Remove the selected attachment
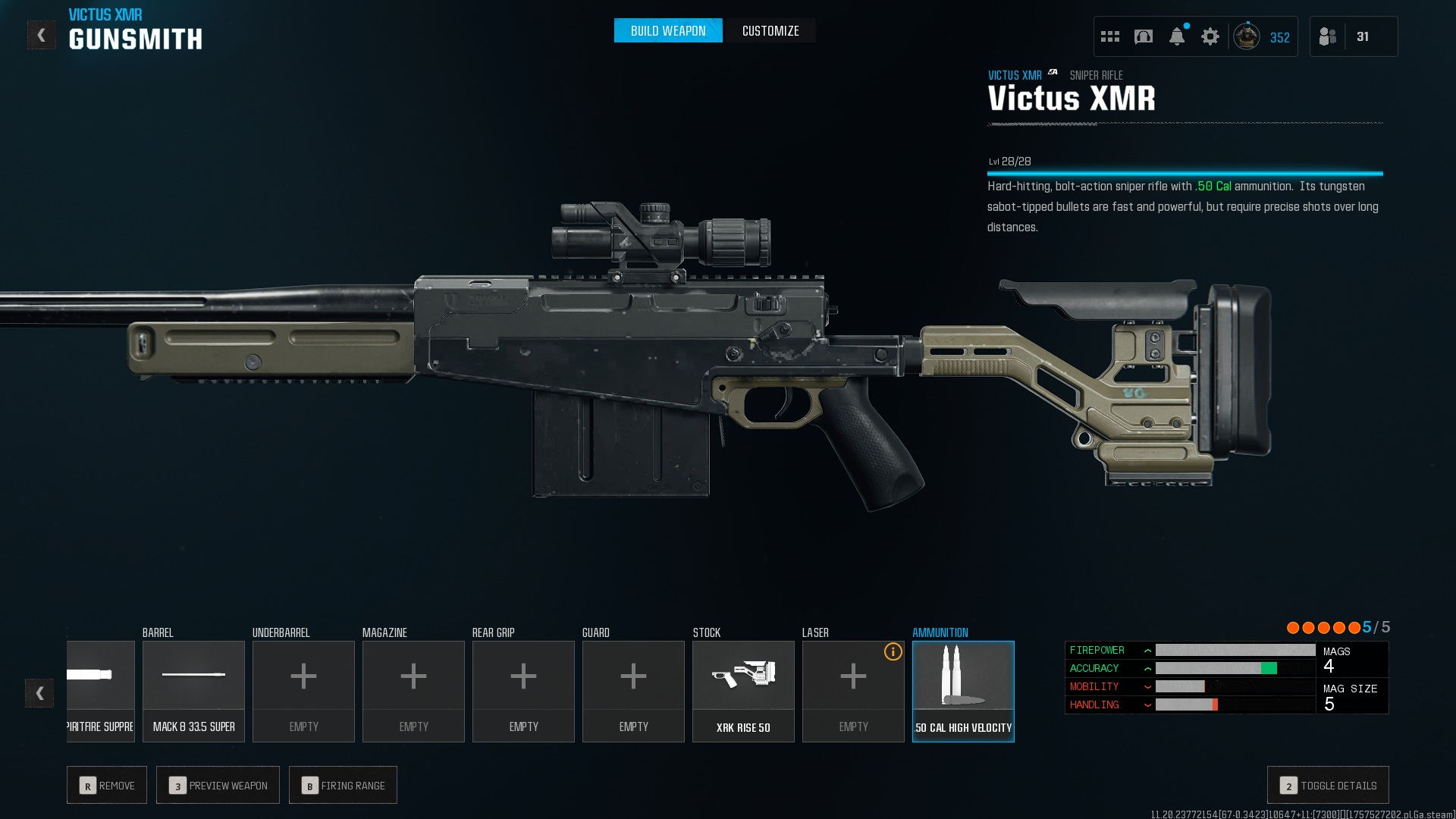 point(107,785)
